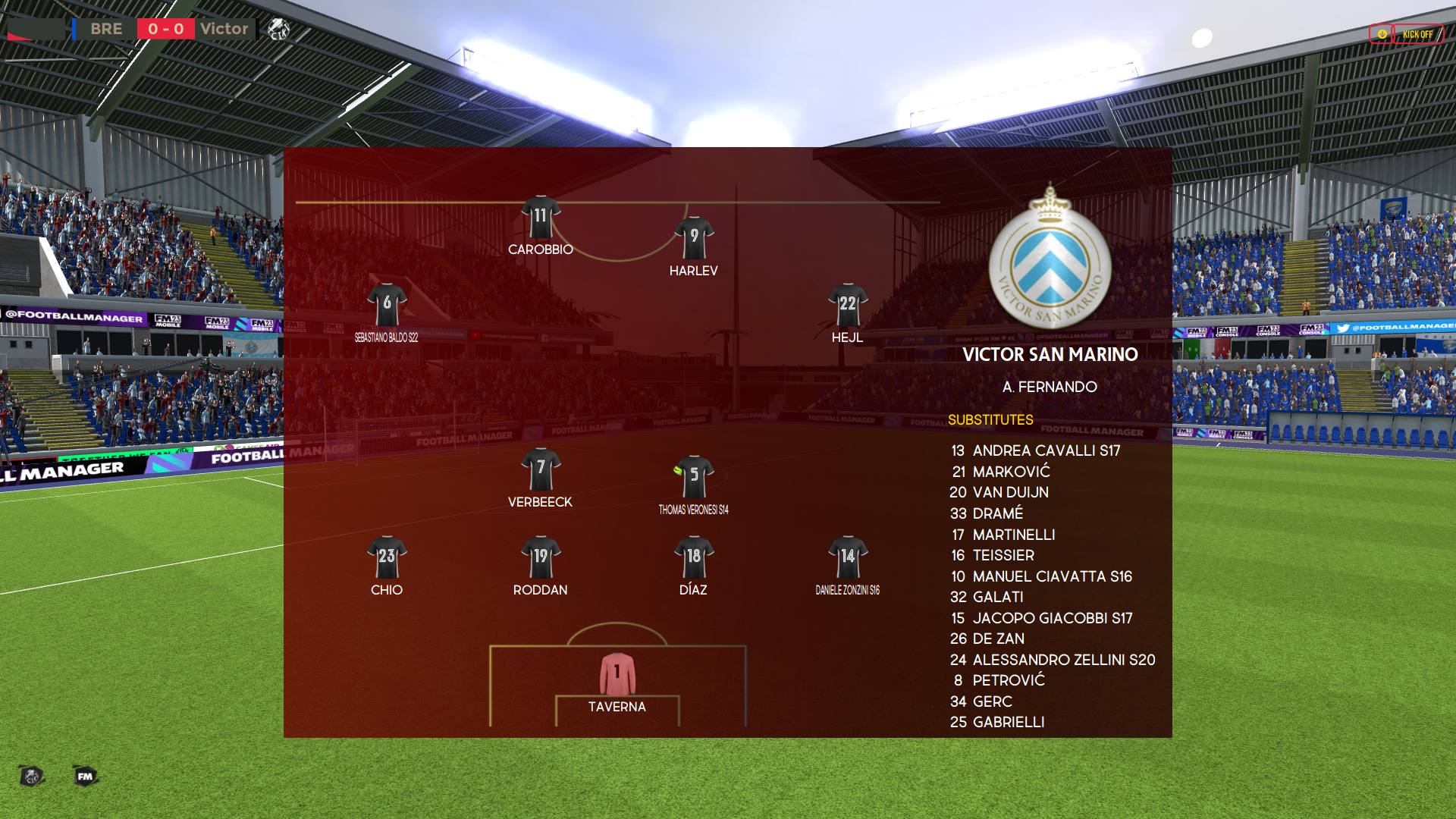This screenshot has height=819, width=1456.
Task: Click the Kick Off button
Action: pyautogui.click(x=1417, y=34)
